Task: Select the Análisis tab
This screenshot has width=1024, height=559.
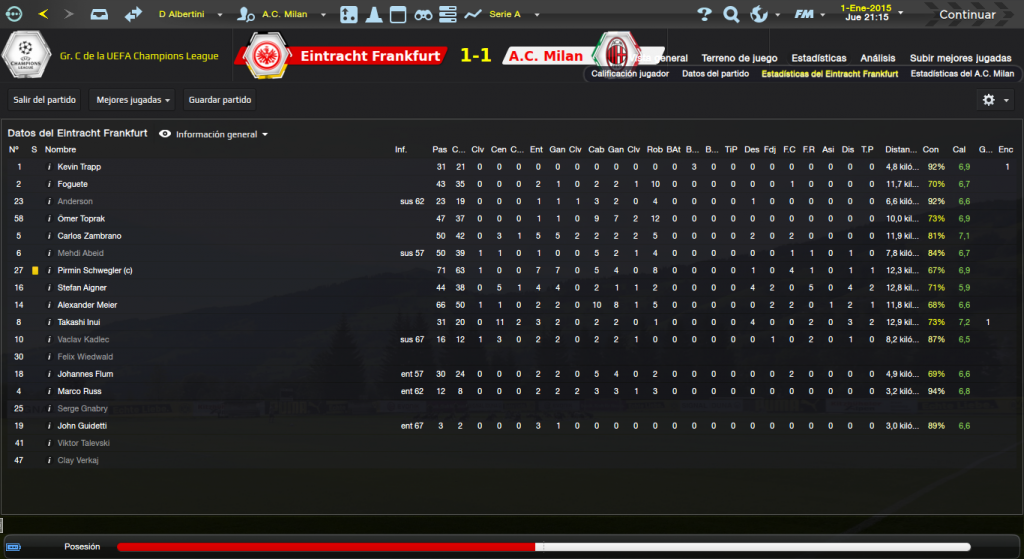Action: point(878,58)
